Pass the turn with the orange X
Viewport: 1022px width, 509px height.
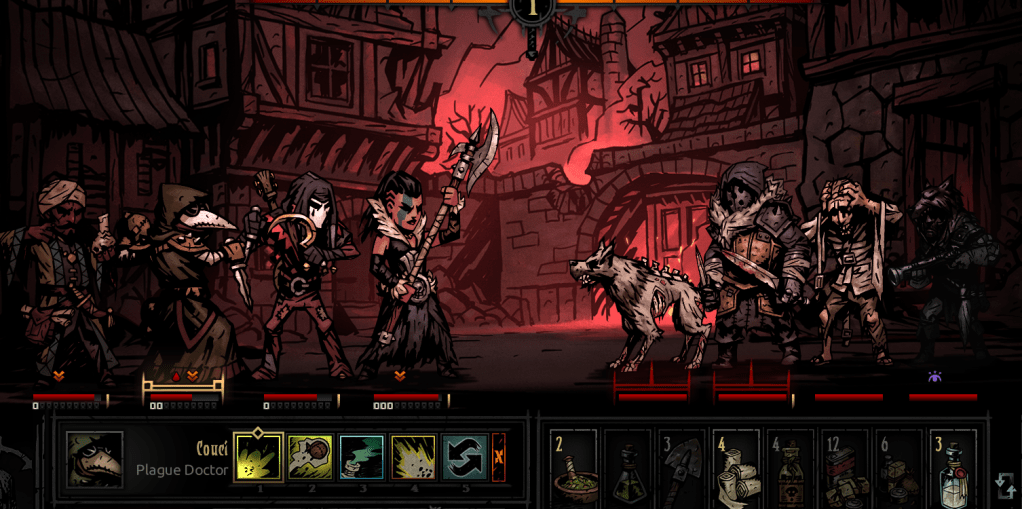(498, 457)
